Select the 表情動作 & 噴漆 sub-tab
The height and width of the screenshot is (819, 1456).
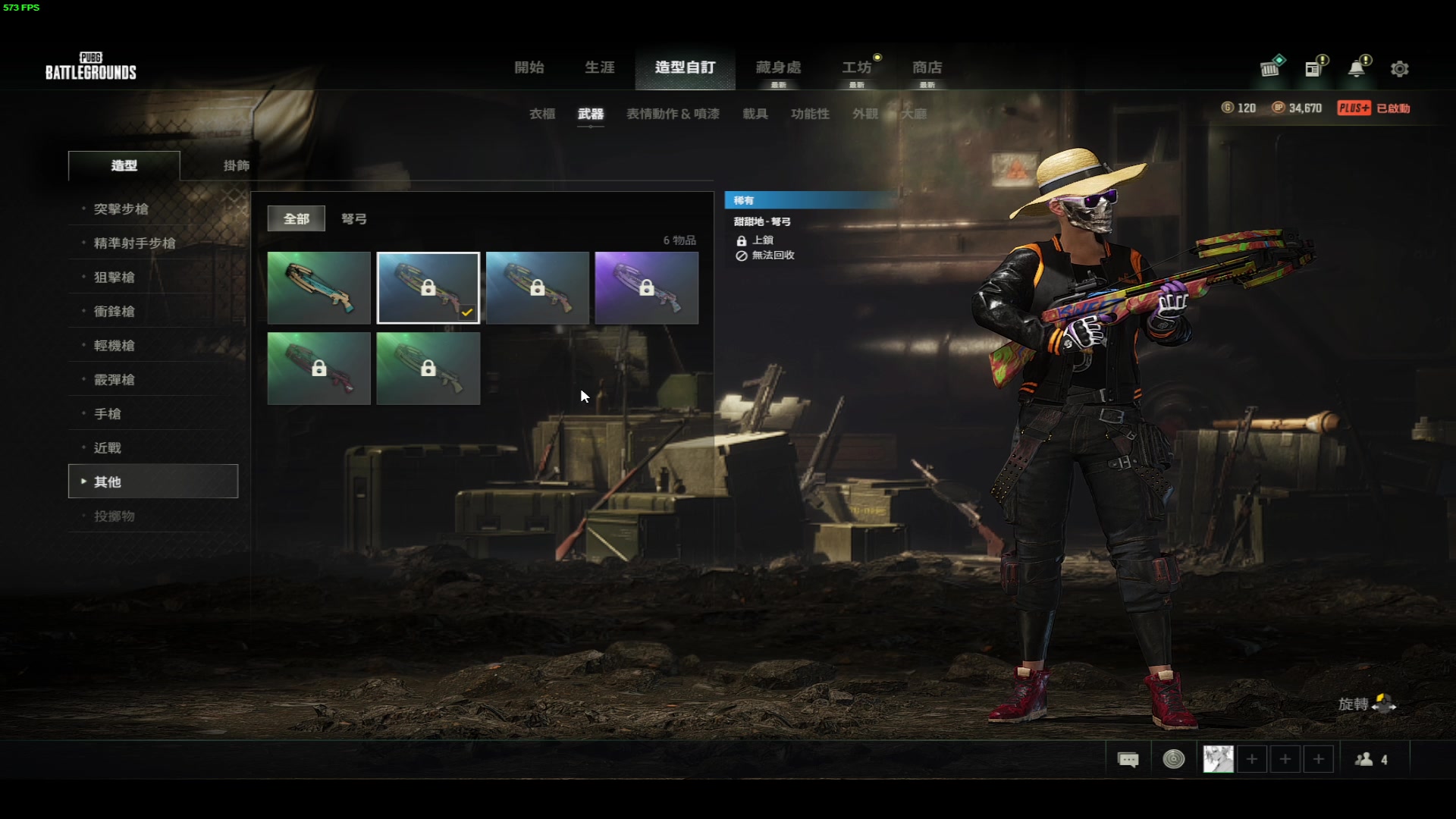[x=673, y=114]
